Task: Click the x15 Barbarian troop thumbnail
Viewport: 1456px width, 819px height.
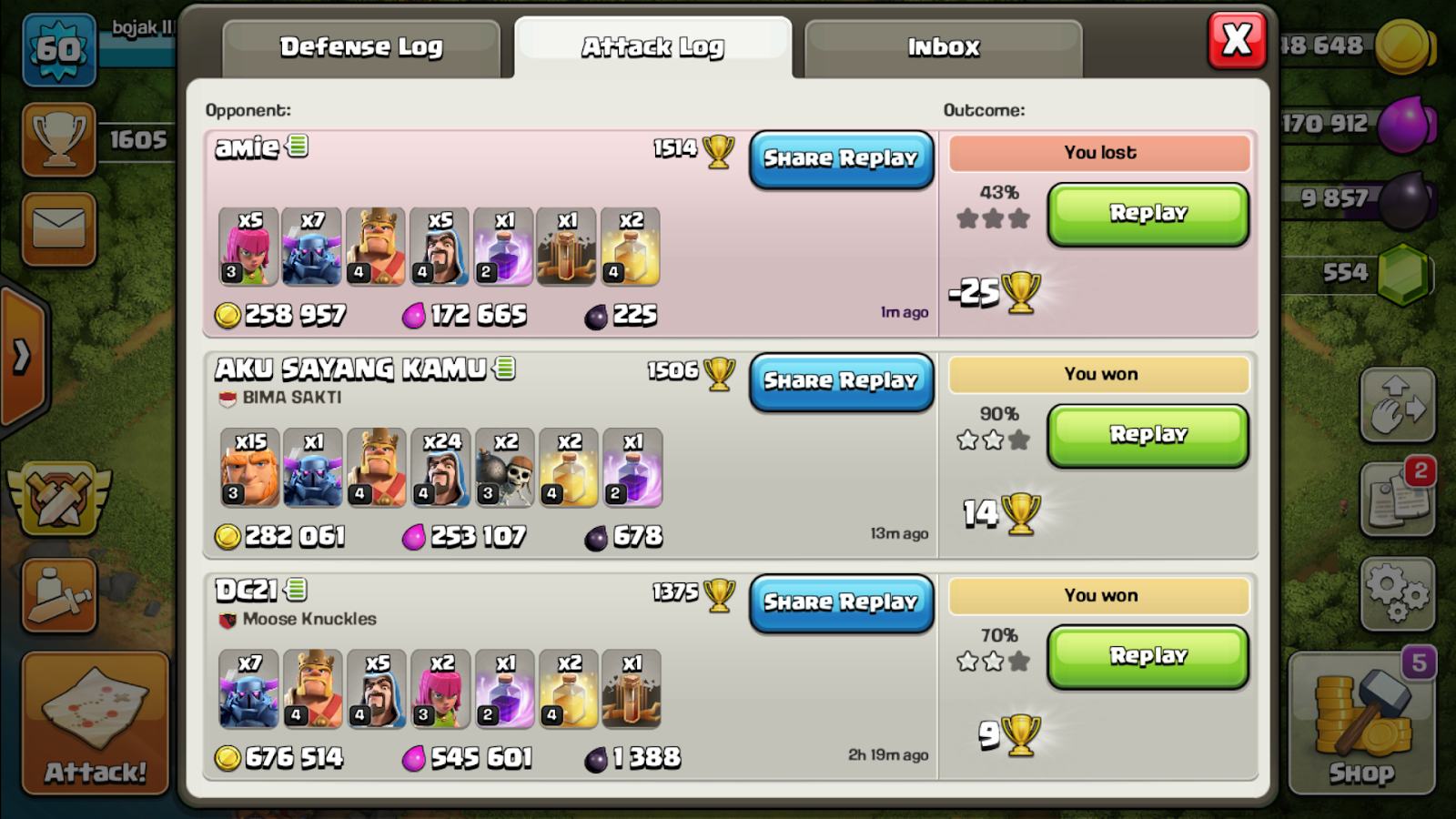Action: pos(248,469)
